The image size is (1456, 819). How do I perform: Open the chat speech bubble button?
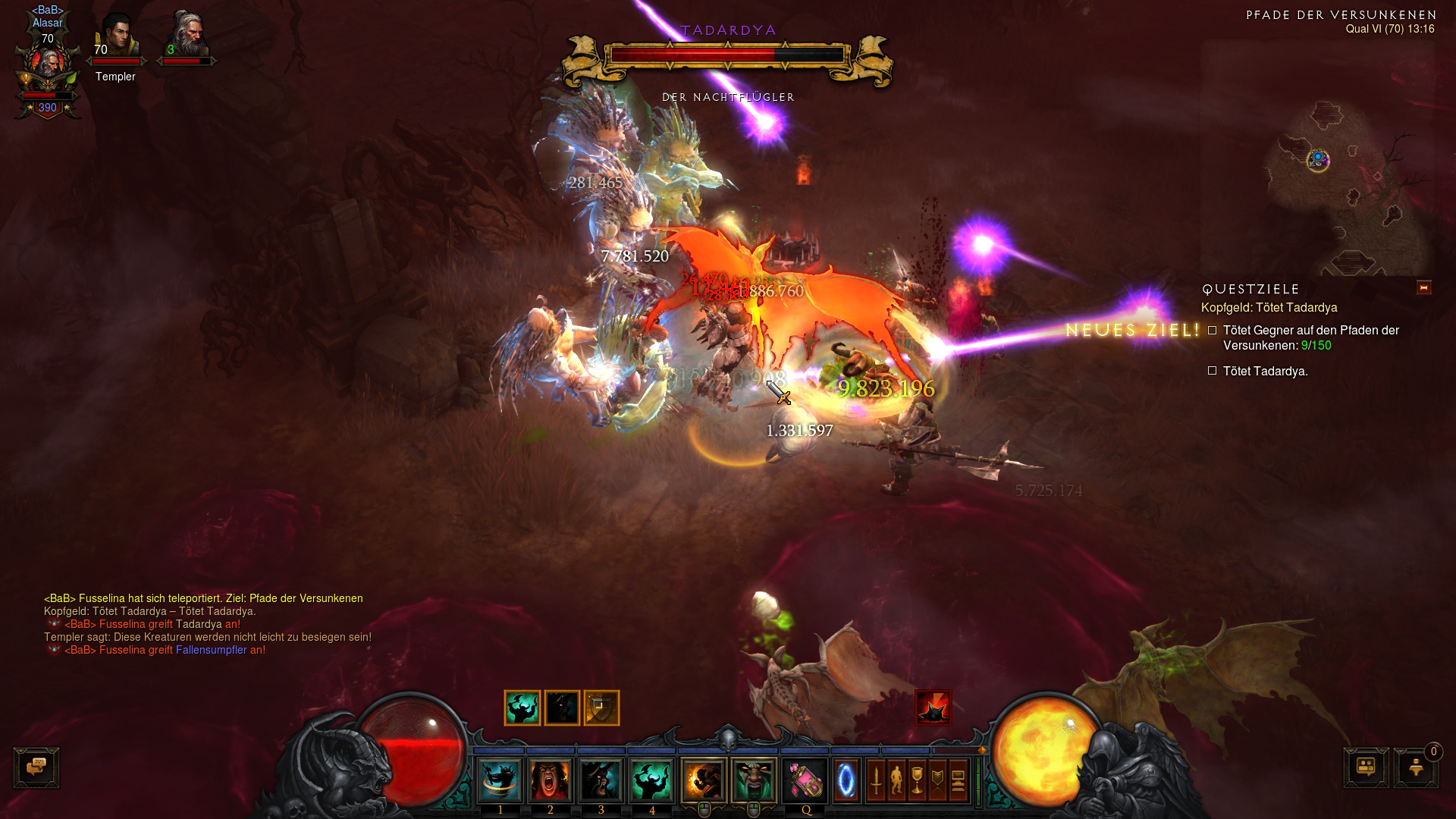(x=36, y=767)
